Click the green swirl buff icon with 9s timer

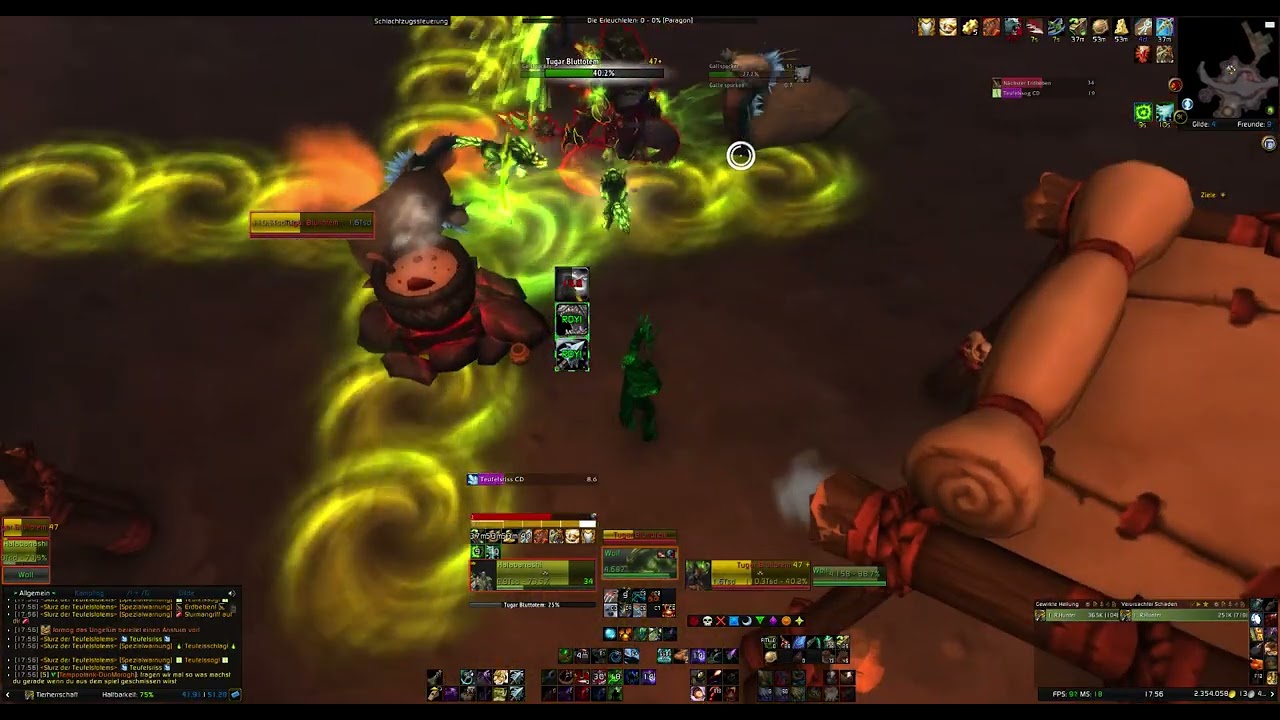click(x=1143, y=111)
